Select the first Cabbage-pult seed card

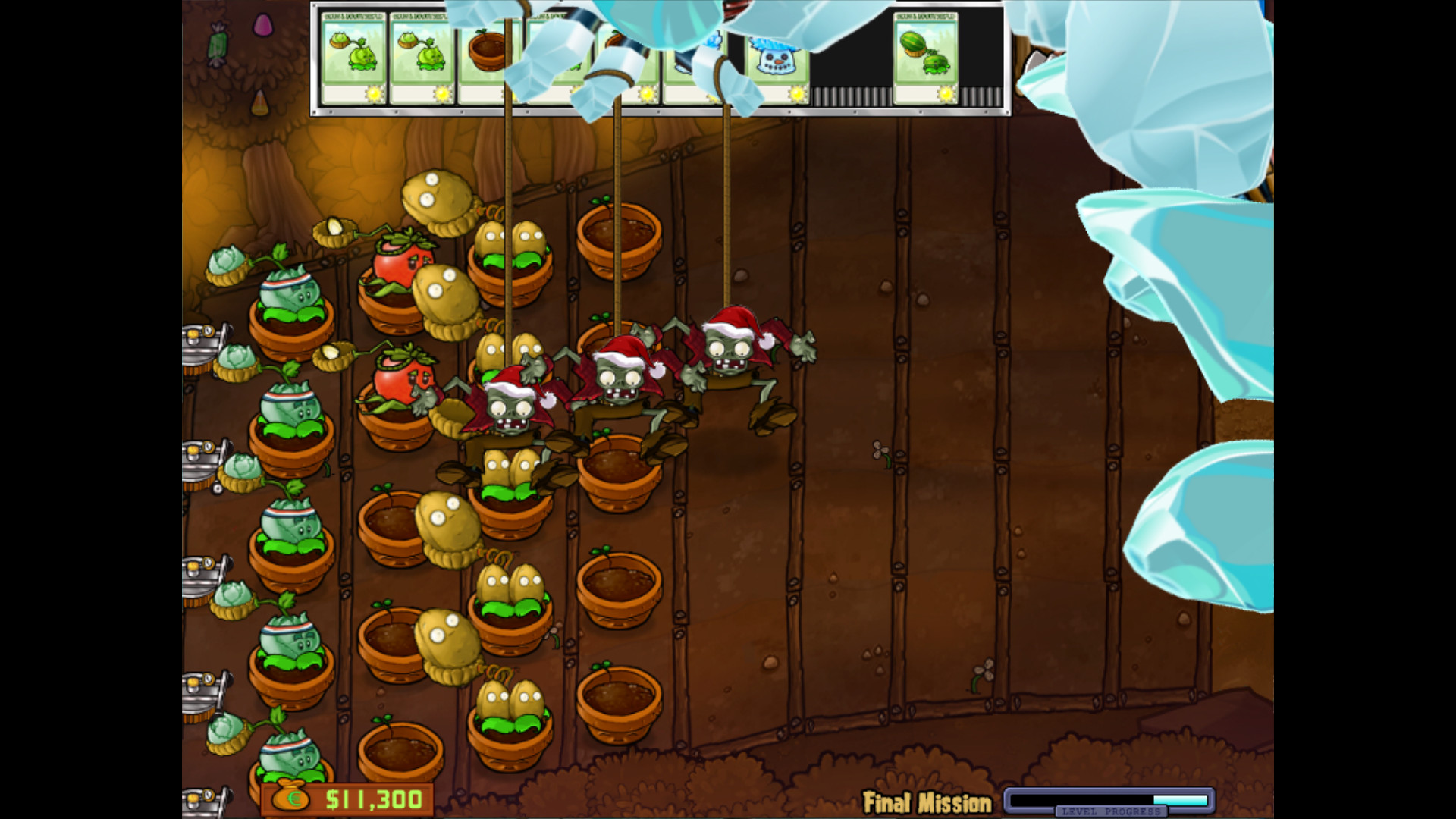coord(356,53)
